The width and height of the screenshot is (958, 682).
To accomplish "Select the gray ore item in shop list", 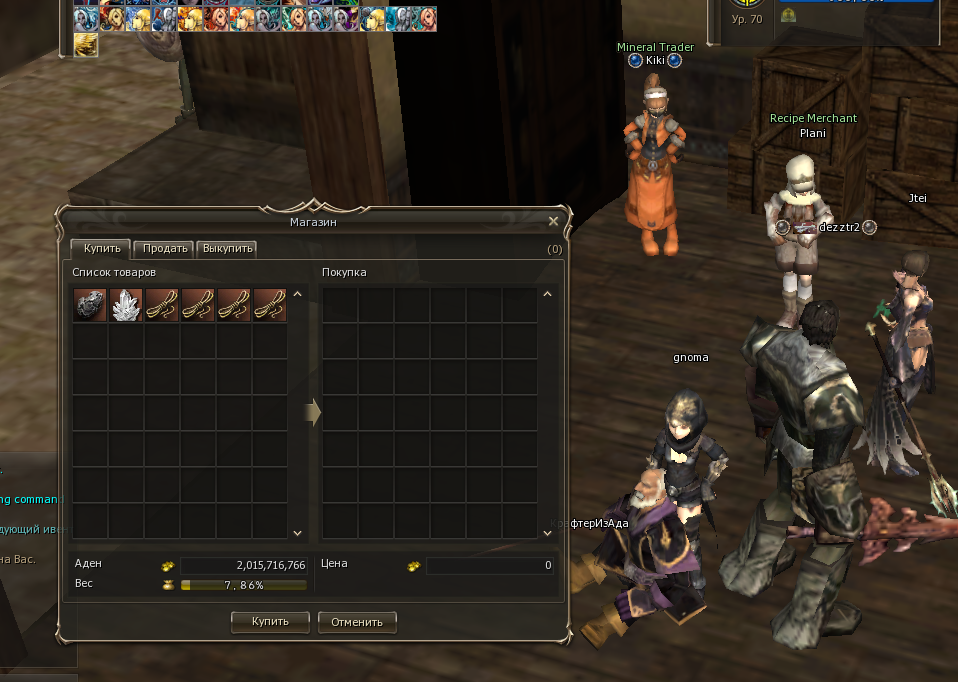I will point(90,305).
